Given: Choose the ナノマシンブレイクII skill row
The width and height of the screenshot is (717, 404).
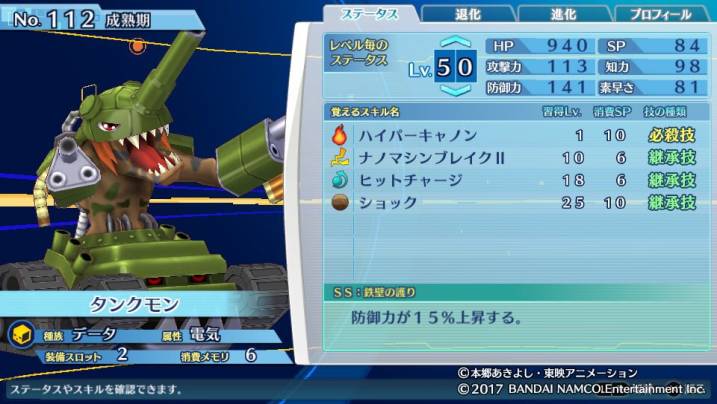Looking at the screenshot, I should pos(512,158).
